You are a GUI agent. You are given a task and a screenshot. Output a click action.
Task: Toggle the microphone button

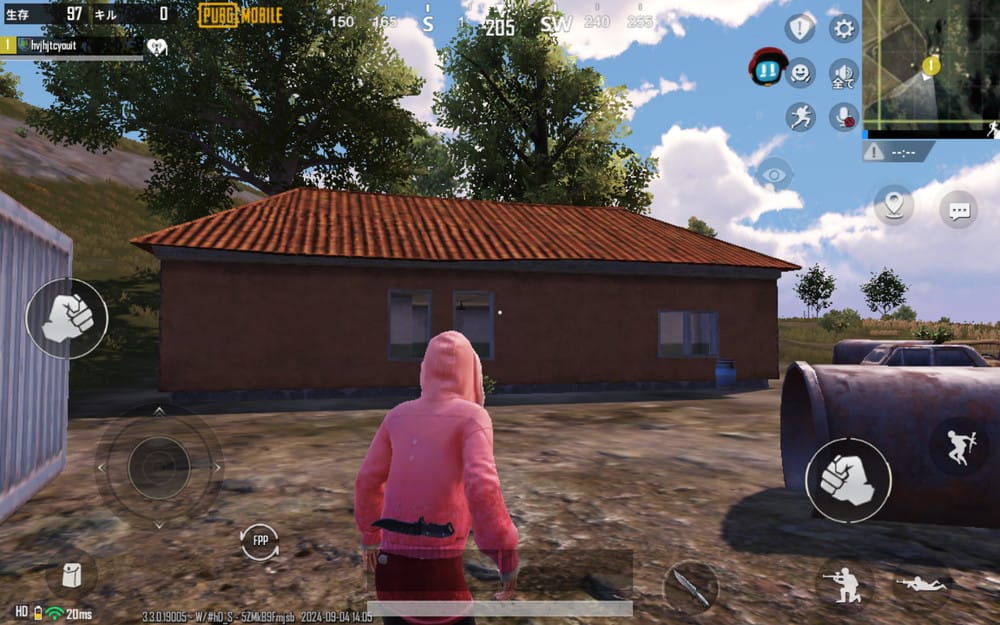pos(844,117)
